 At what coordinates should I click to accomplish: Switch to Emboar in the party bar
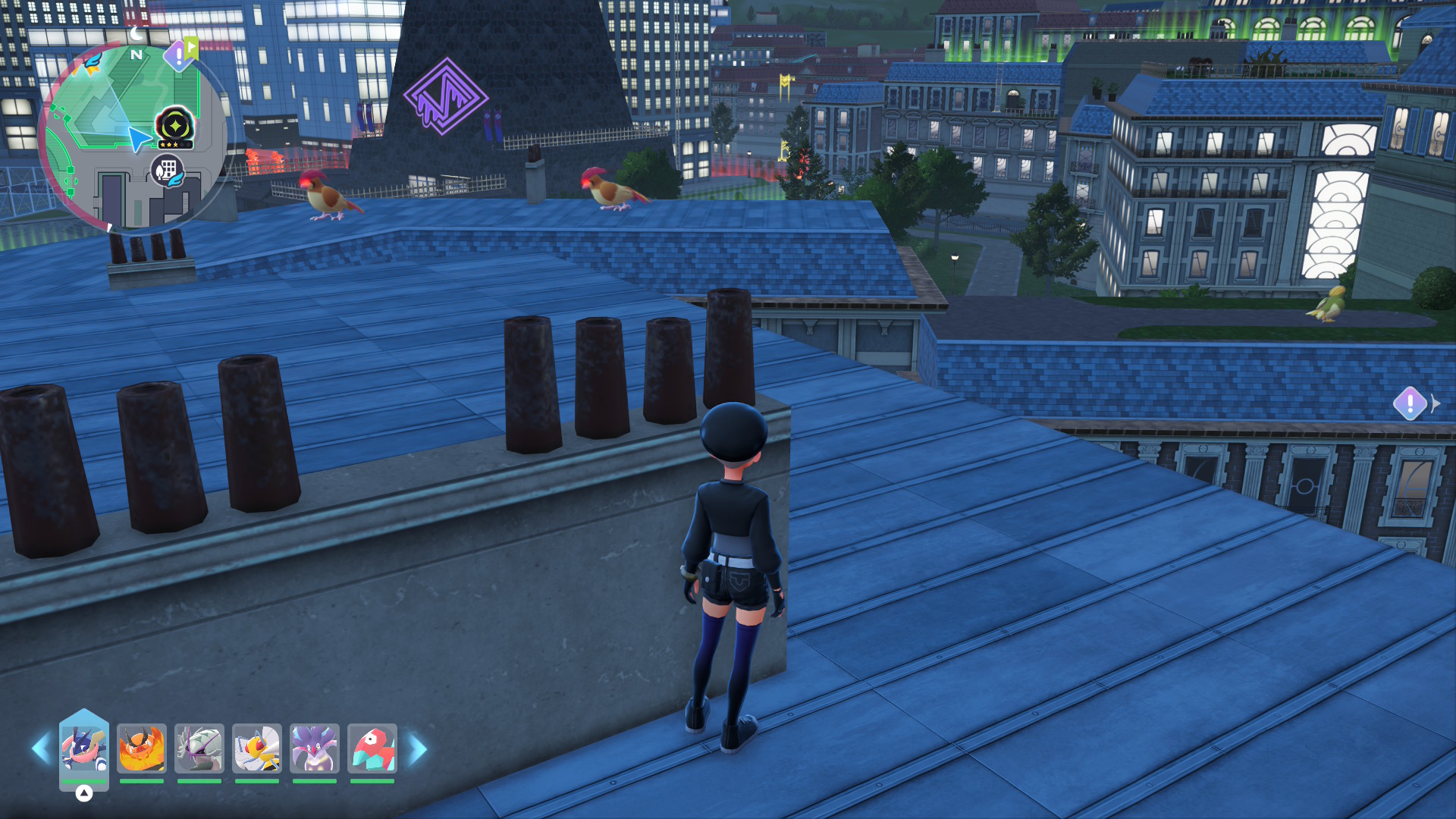(142, 748)
